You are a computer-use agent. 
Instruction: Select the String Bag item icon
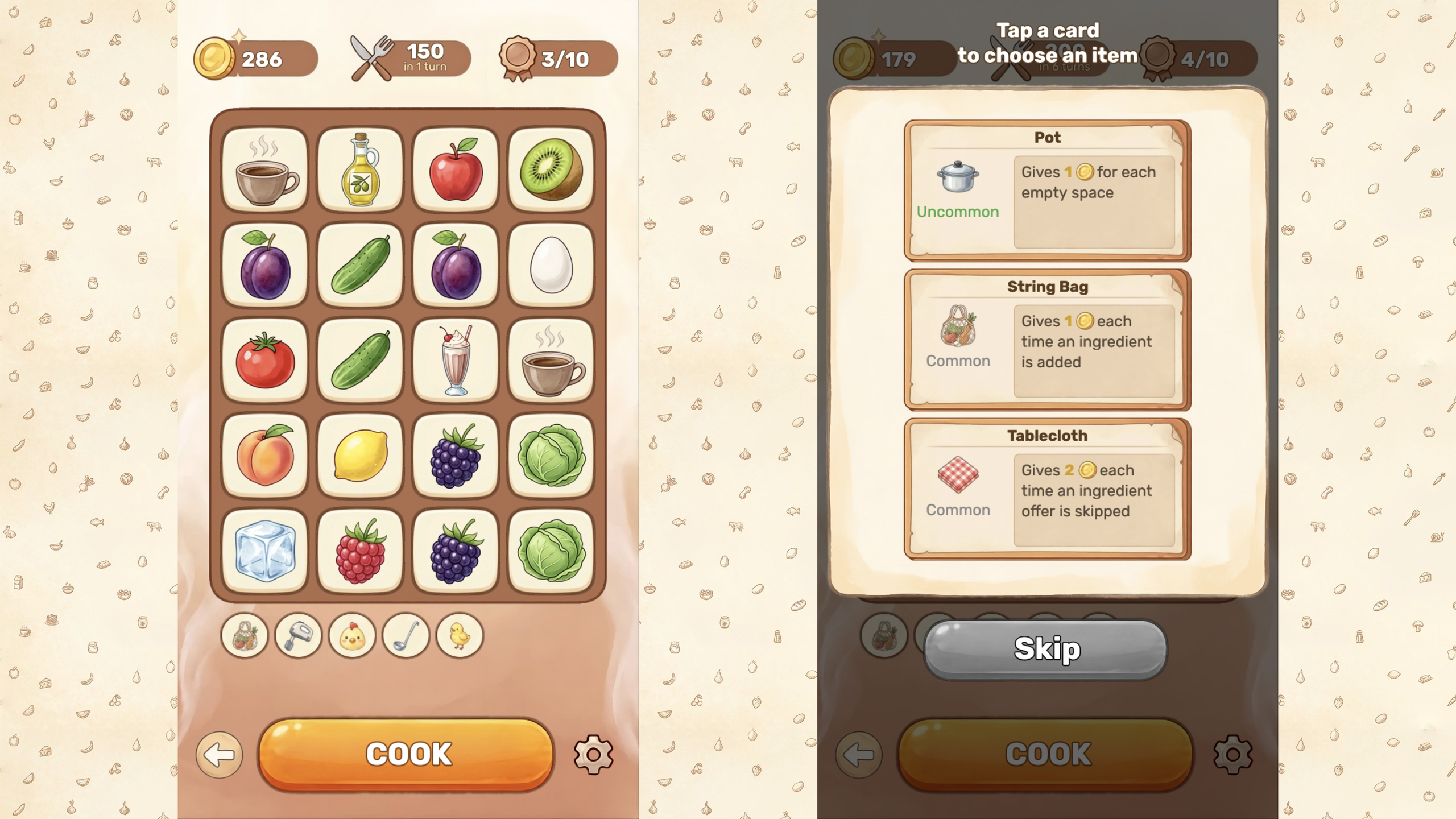243,636
